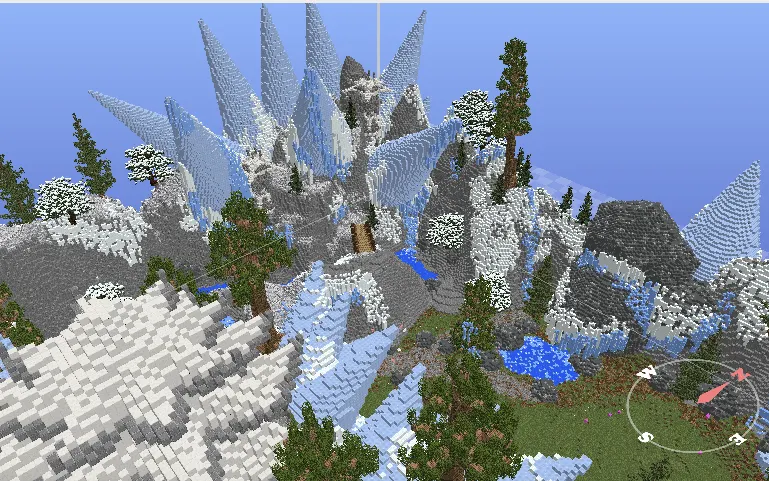This screenshot has width=769, height=481.
Task: Click the red N on the compass
Action: point(740,375)
